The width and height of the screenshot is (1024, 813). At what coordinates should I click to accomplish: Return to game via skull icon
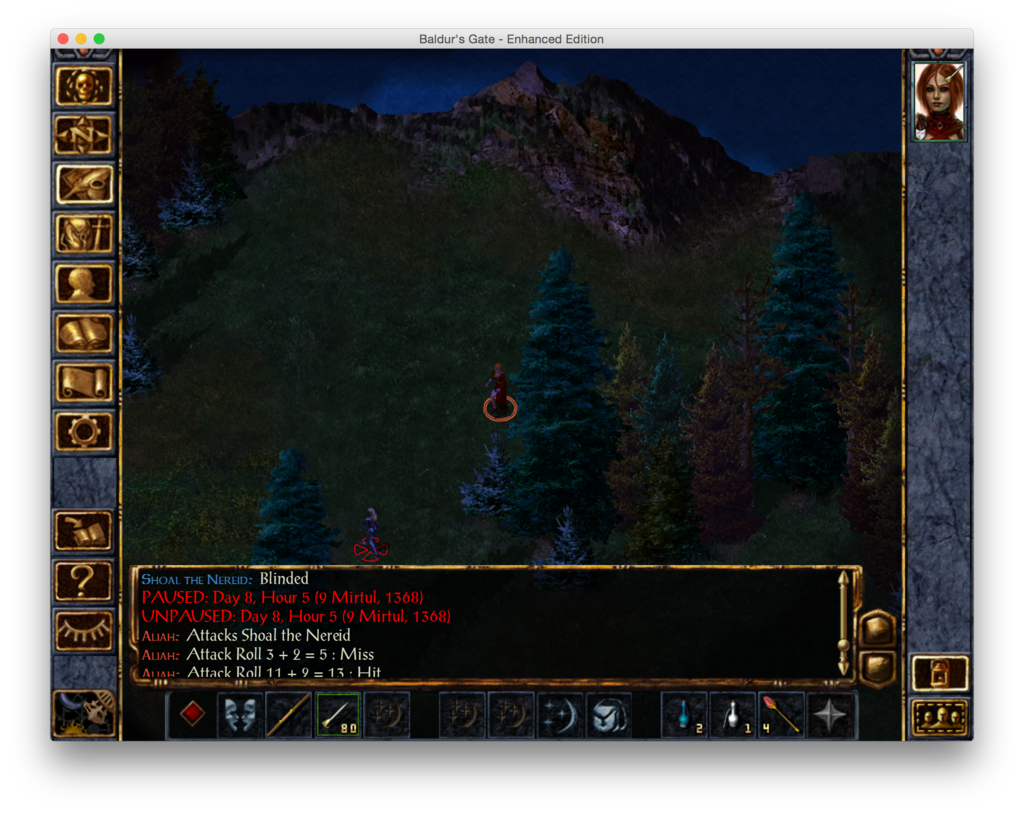click(x=84, y=86)
